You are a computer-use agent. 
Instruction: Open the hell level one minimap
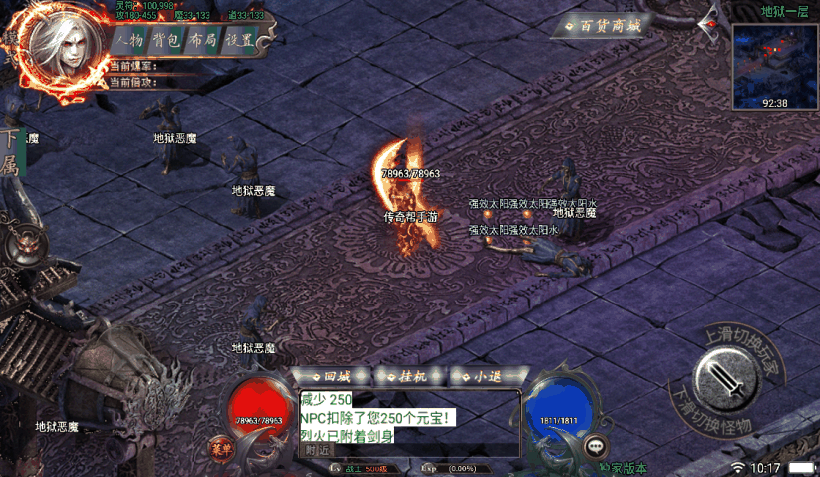(774, 66)
